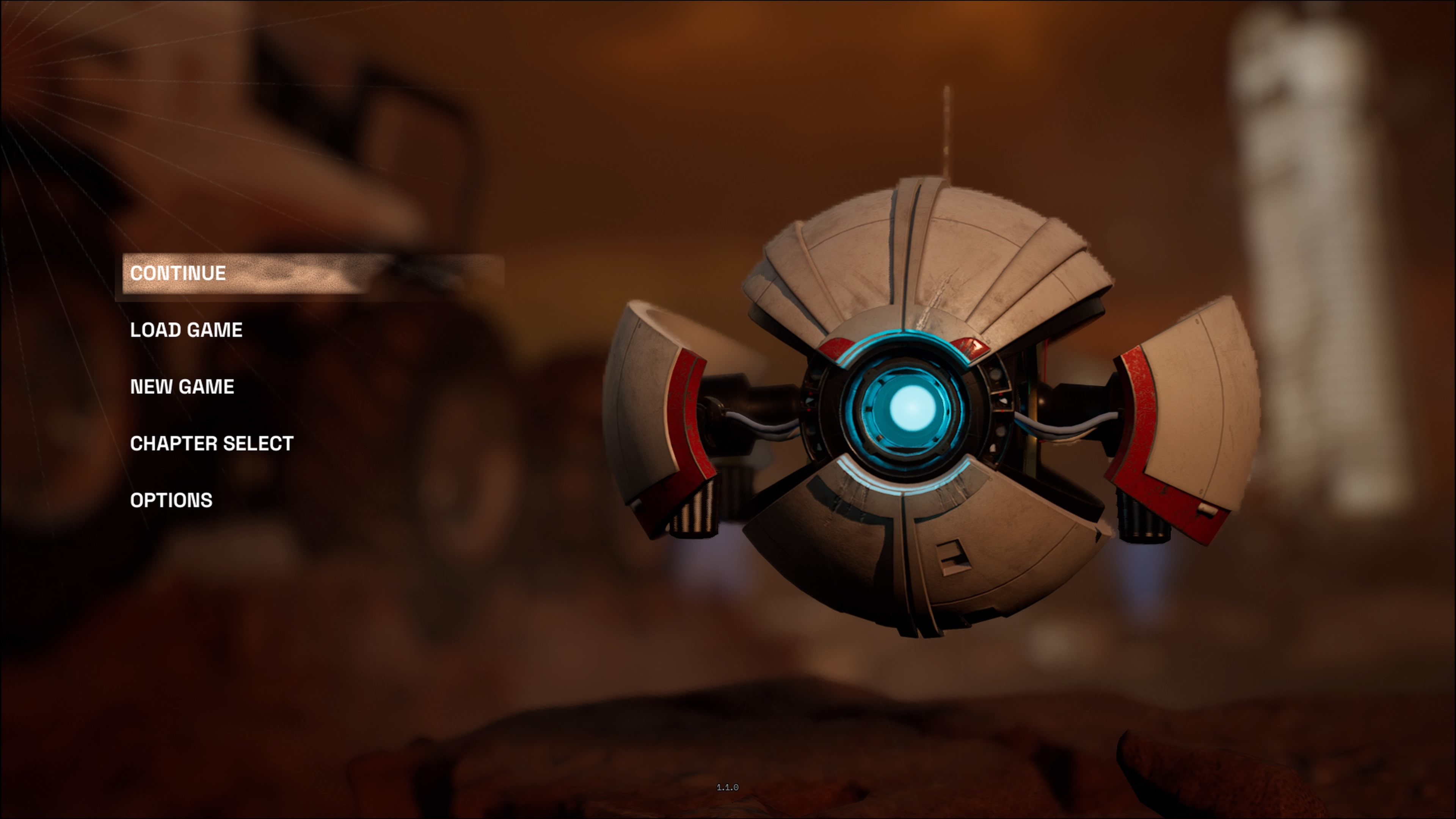Select Continue to resume the game
The image size is (1456, 819).
178,273
